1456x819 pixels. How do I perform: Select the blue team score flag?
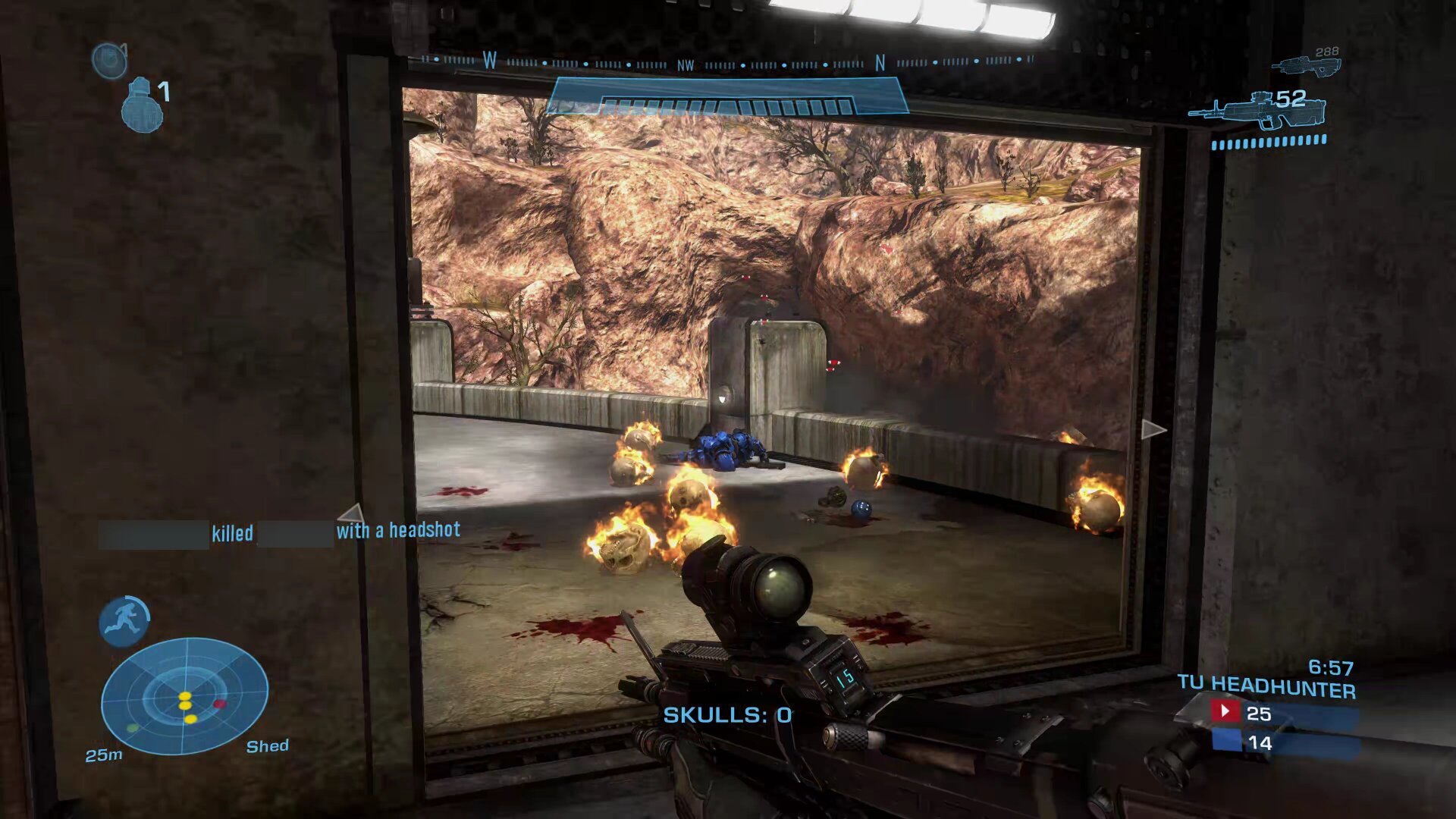click(x=1225, y=740)
